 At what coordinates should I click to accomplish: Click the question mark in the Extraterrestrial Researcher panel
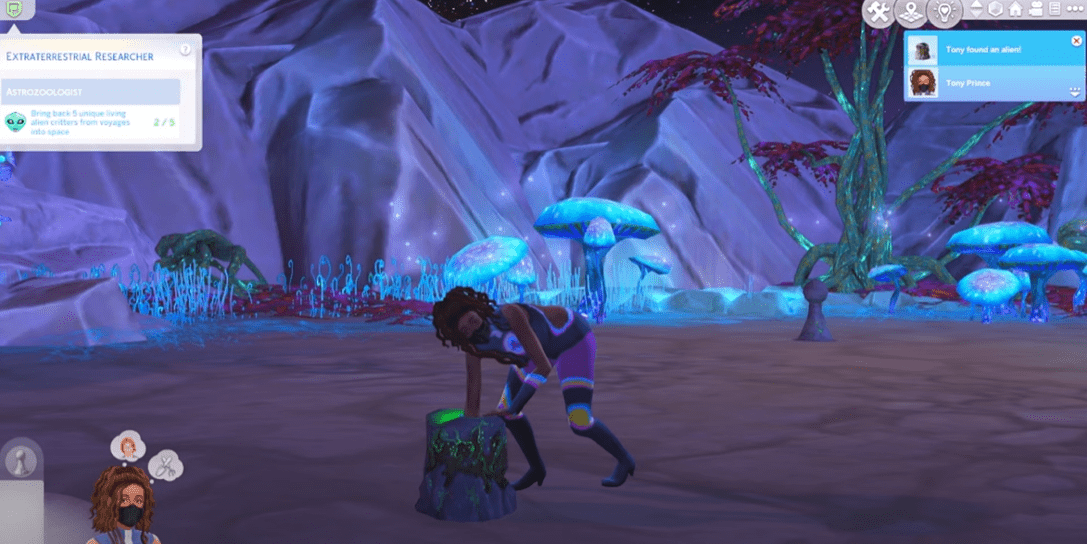[186, 49]
